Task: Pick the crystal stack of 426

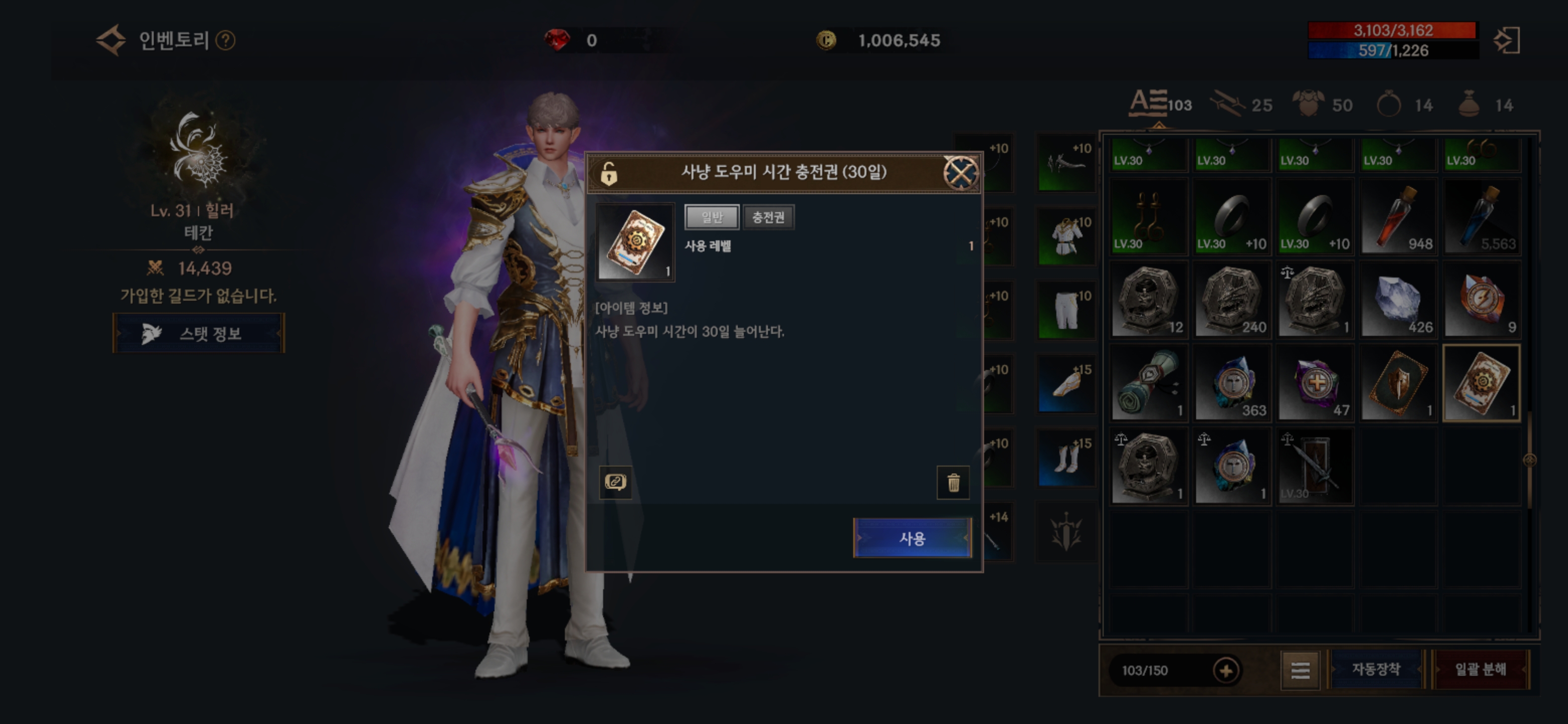Action: [1398, 300]
